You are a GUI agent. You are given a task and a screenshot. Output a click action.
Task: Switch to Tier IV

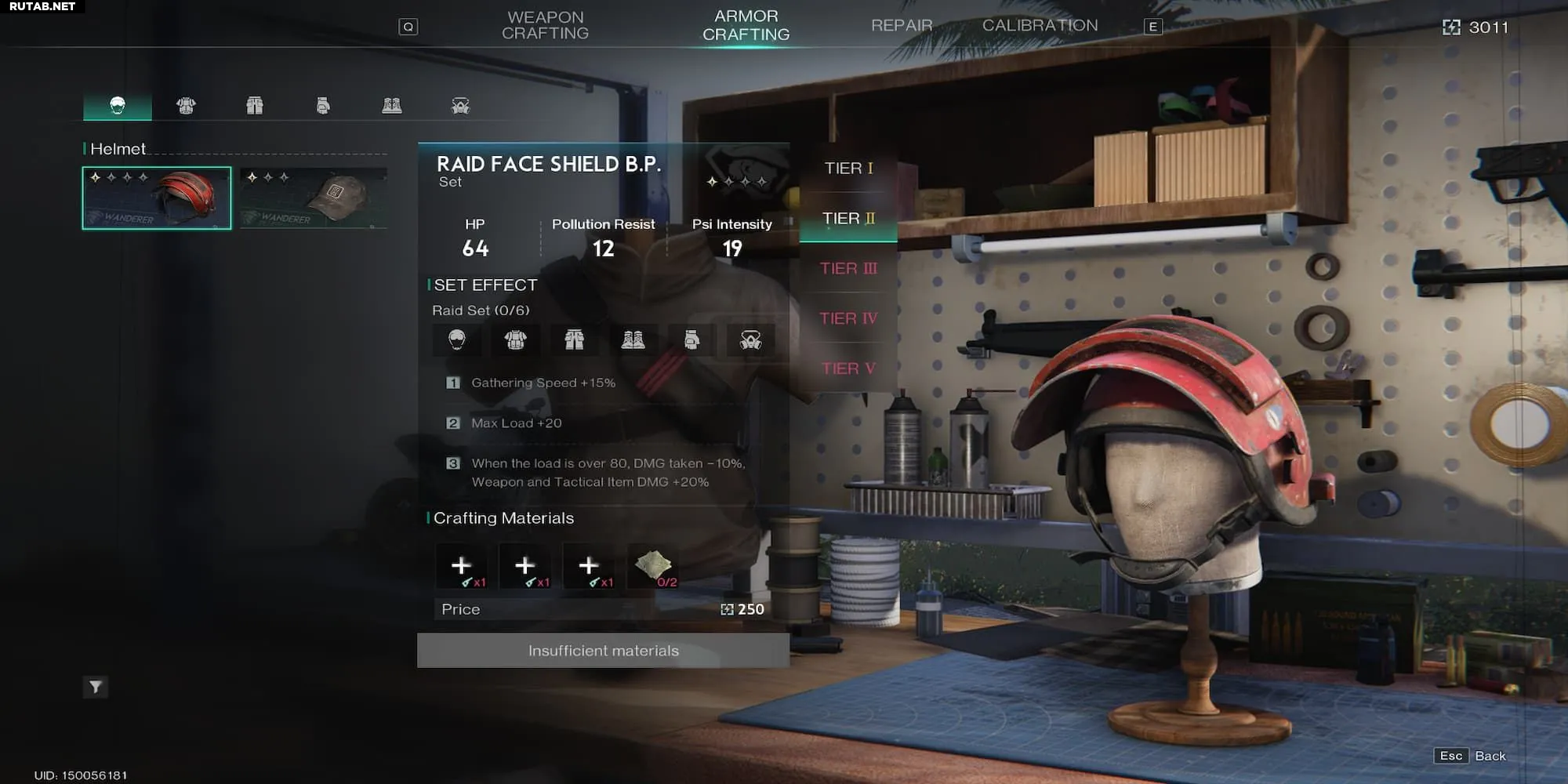(848, 319)
